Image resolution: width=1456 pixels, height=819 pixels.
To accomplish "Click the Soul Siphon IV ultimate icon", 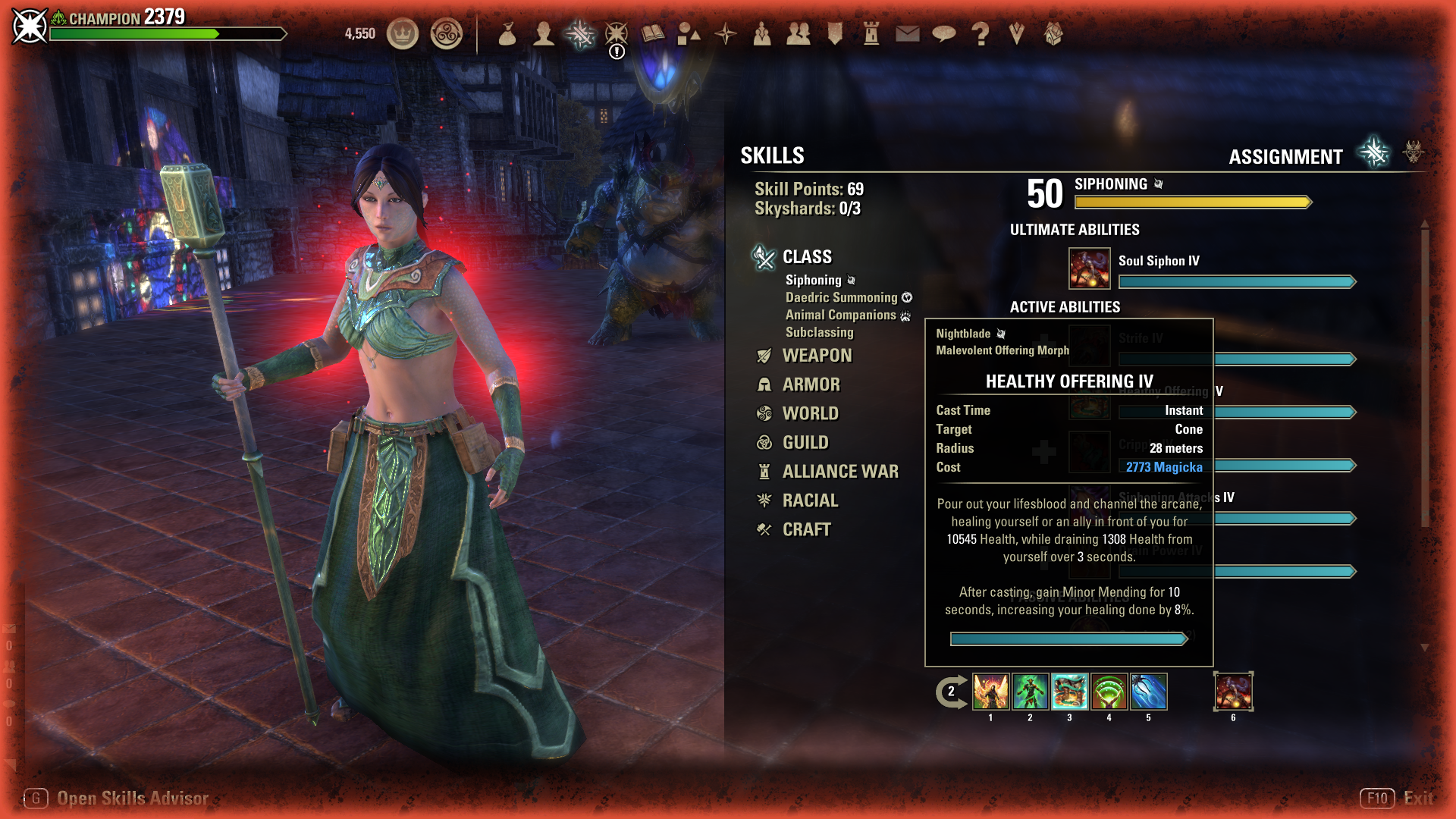I will click(1089, 268).
